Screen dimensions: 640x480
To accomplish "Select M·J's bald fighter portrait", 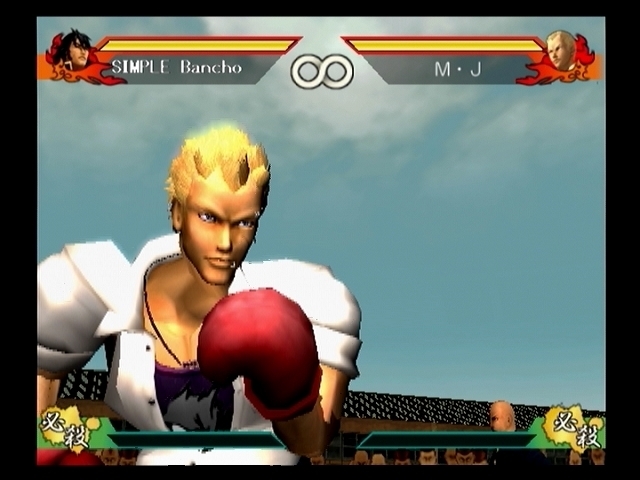I will point(562,51).
